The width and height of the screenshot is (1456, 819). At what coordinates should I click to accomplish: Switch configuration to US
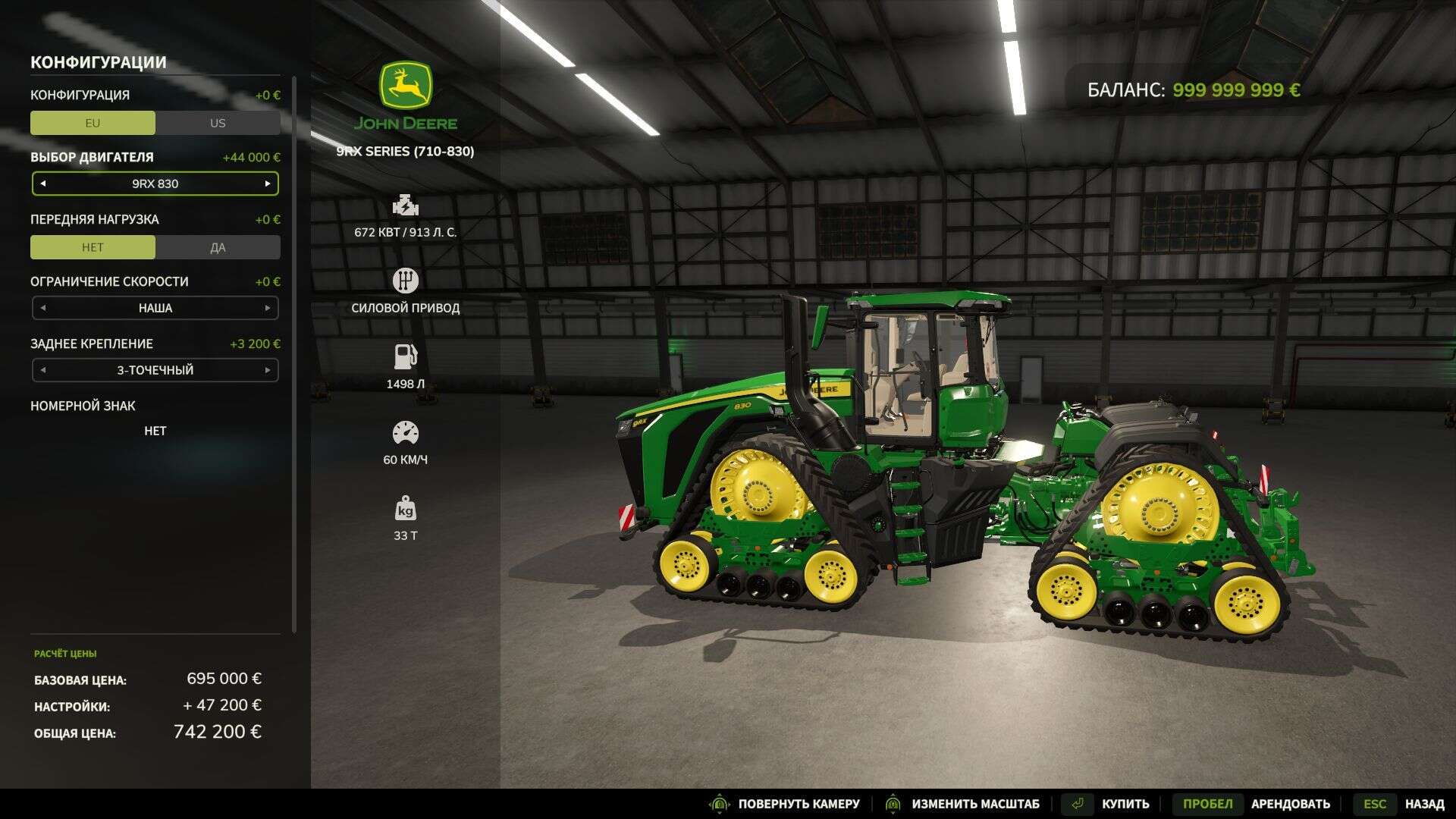click(218, 122)
